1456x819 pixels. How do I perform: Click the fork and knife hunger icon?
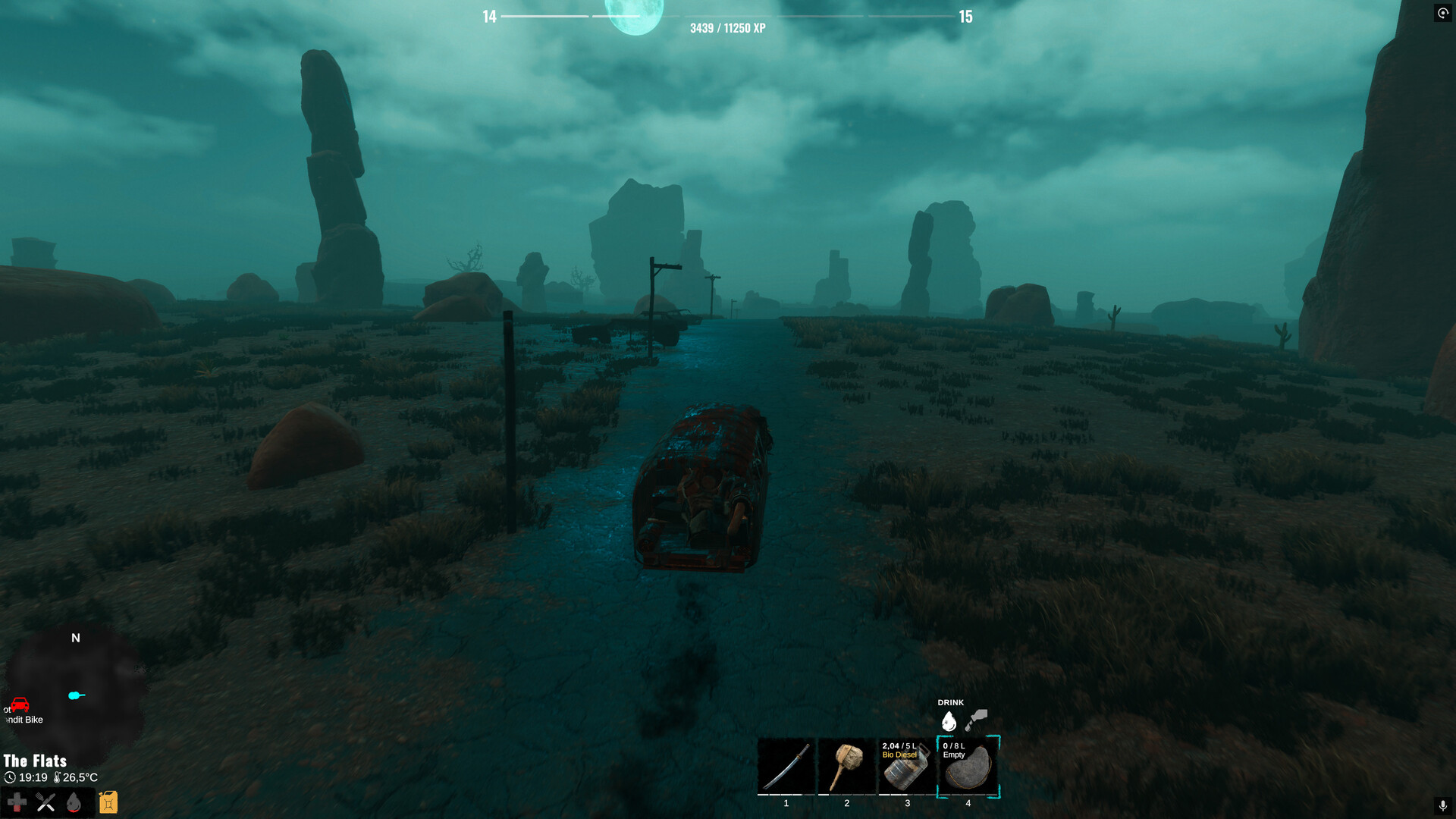click(x=45, y=802)
